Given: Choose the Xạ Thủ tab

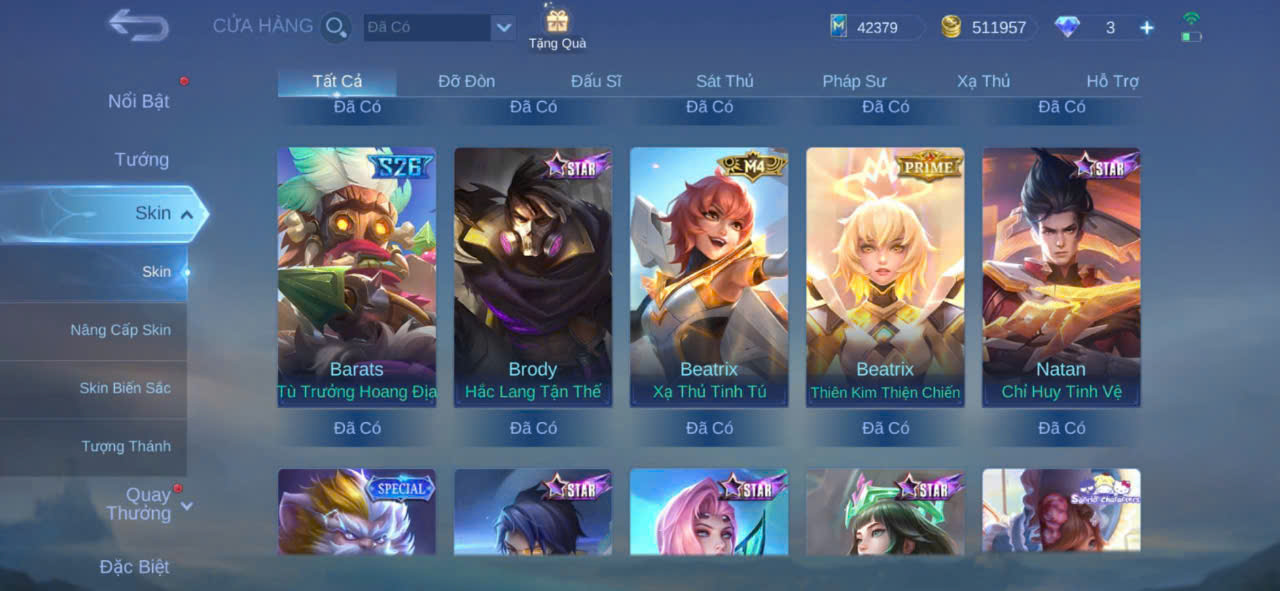Looking at the screenshot, I should pos(983,81).
